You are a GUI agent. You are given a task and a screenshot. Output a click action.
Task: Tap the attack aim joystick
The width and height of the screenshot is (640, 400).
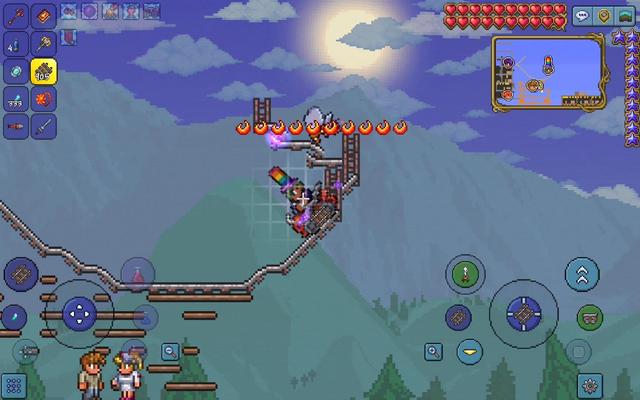point(523,314)
